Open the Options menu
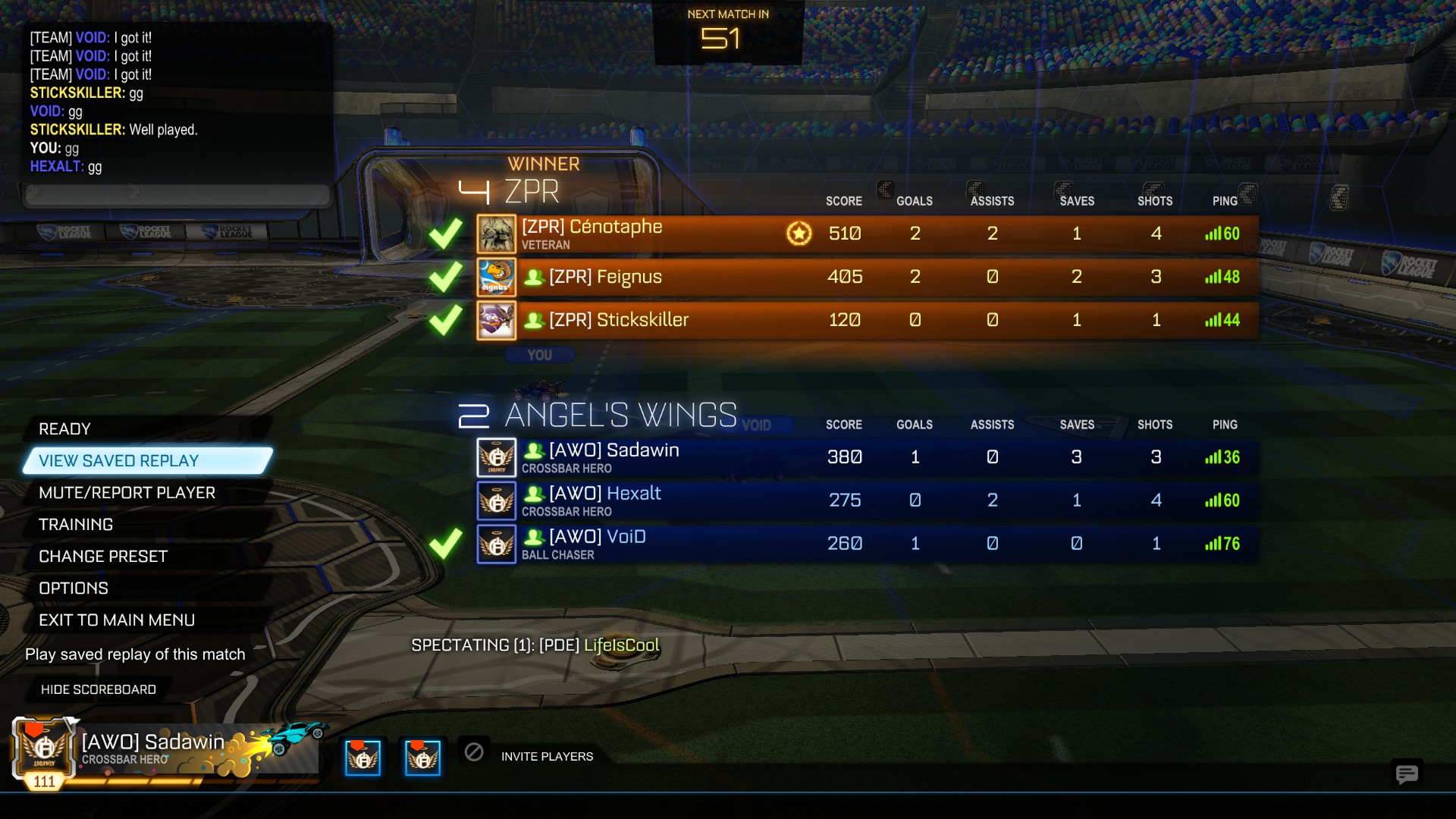1456x819 pixels. 74,588
